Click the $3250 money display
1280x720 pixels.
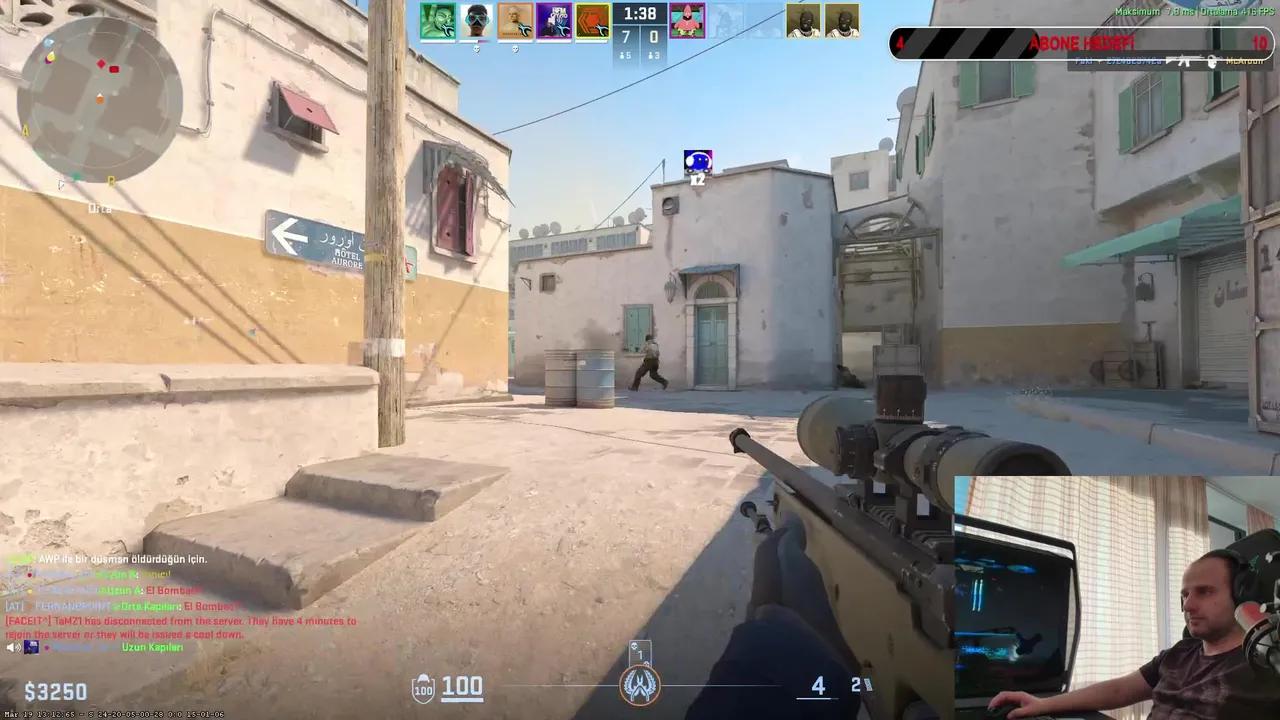(55, 692)
